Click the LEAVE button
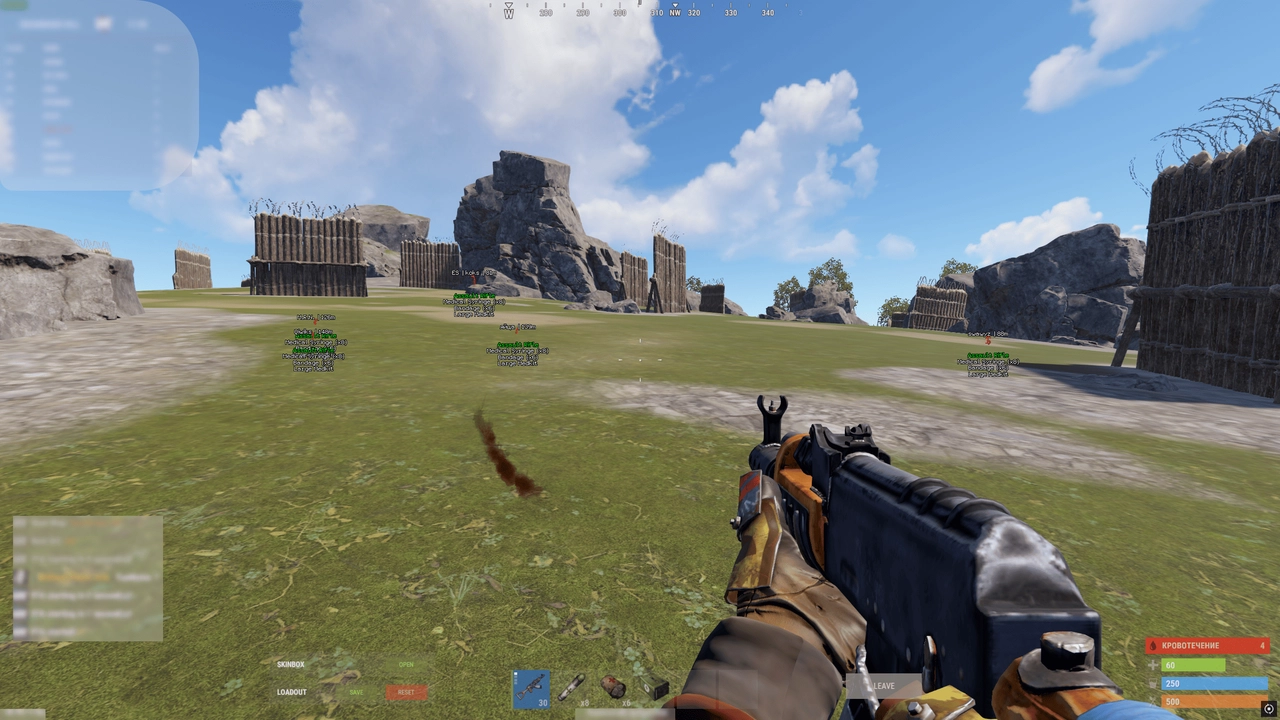The width and height of the screenshot is (1280, 720). (886, 686)
